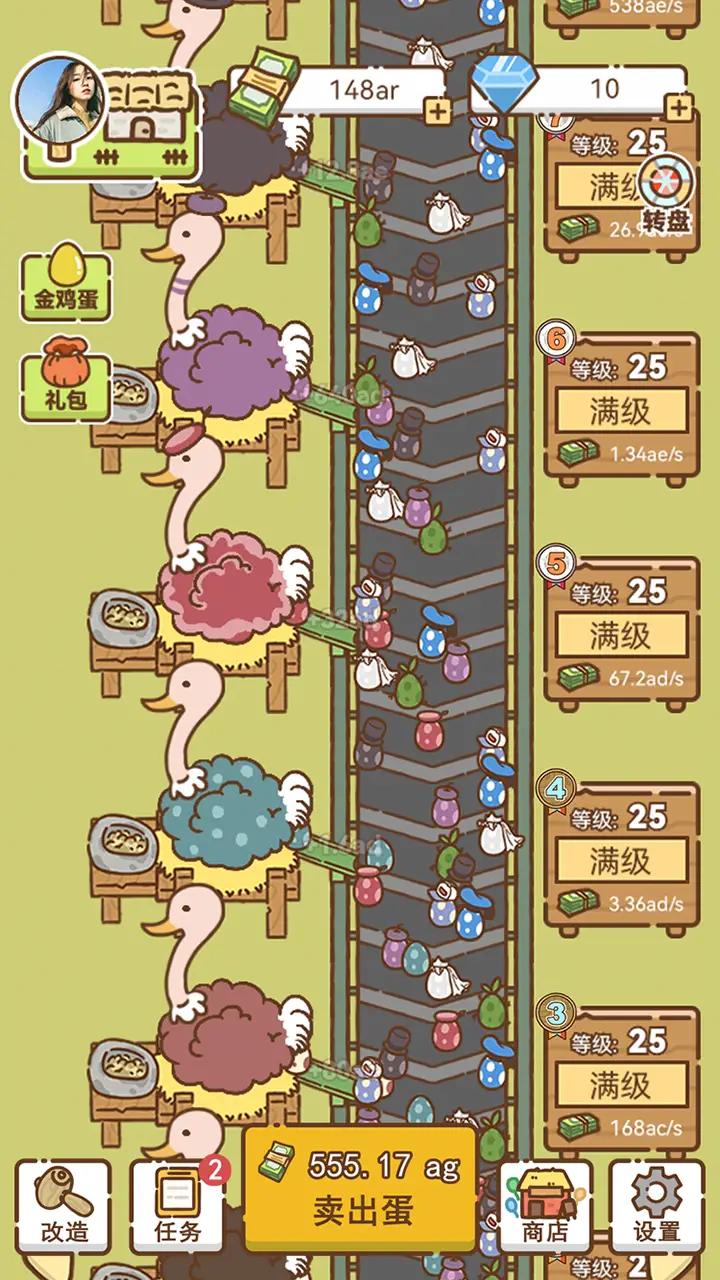Open the 商店 shop

tap(545, 1205)
